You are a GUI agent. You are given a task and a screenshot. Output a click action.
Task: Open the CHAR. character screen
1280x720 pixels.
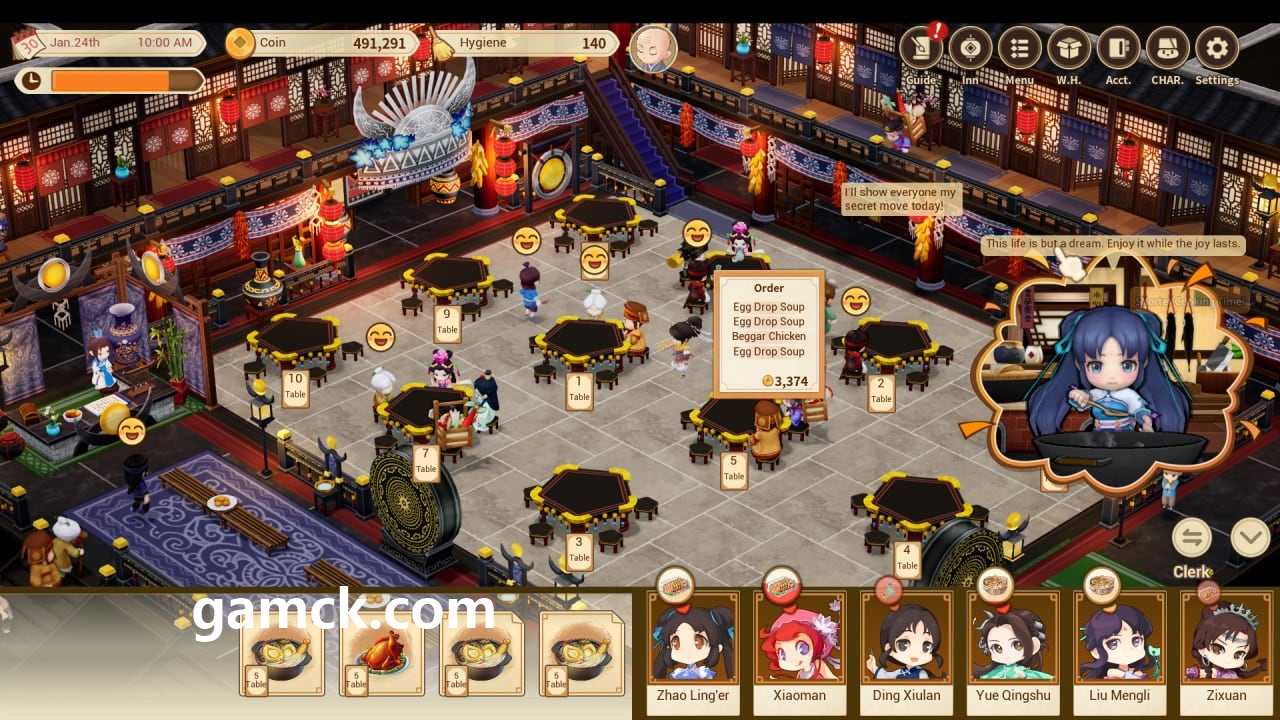1167,50
